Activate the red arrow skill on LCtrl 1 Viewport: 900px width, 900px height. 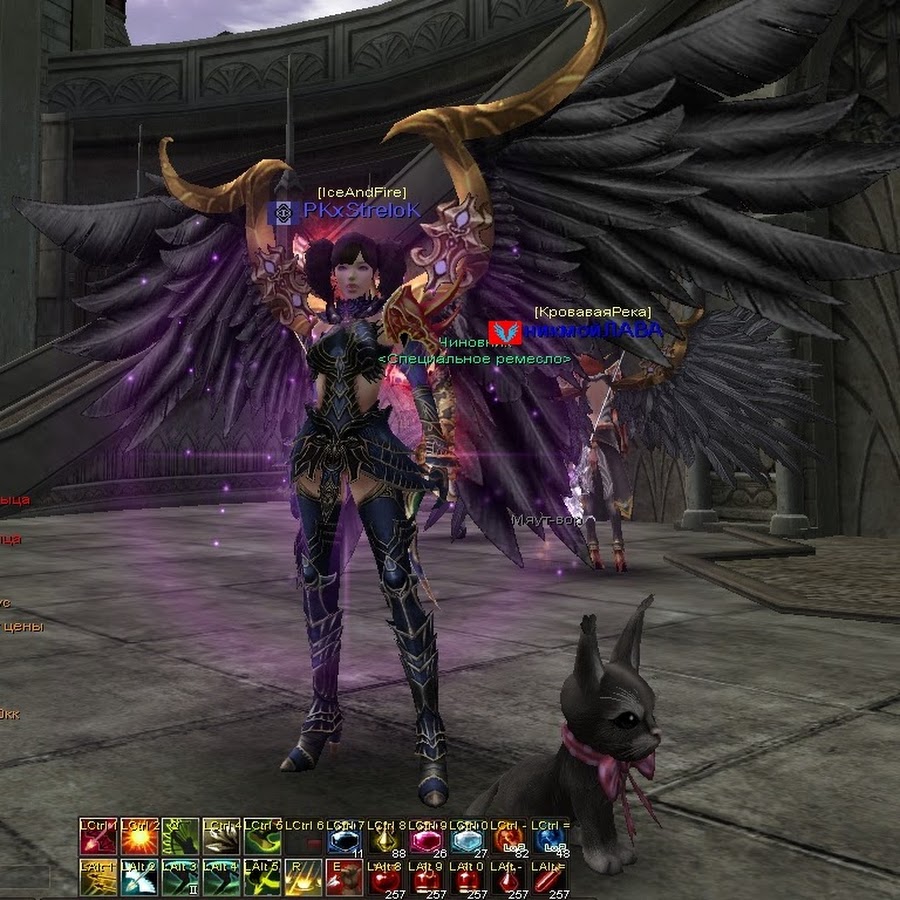pos(99,838)
